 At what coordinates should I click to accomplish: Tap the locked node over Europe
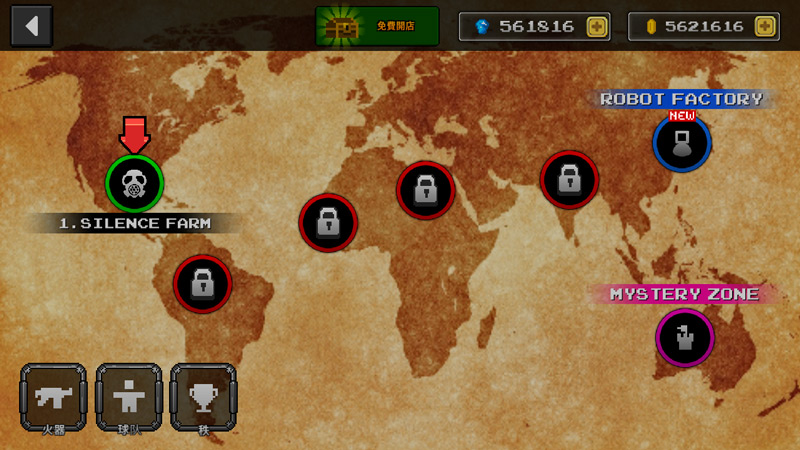coord(426,189)
